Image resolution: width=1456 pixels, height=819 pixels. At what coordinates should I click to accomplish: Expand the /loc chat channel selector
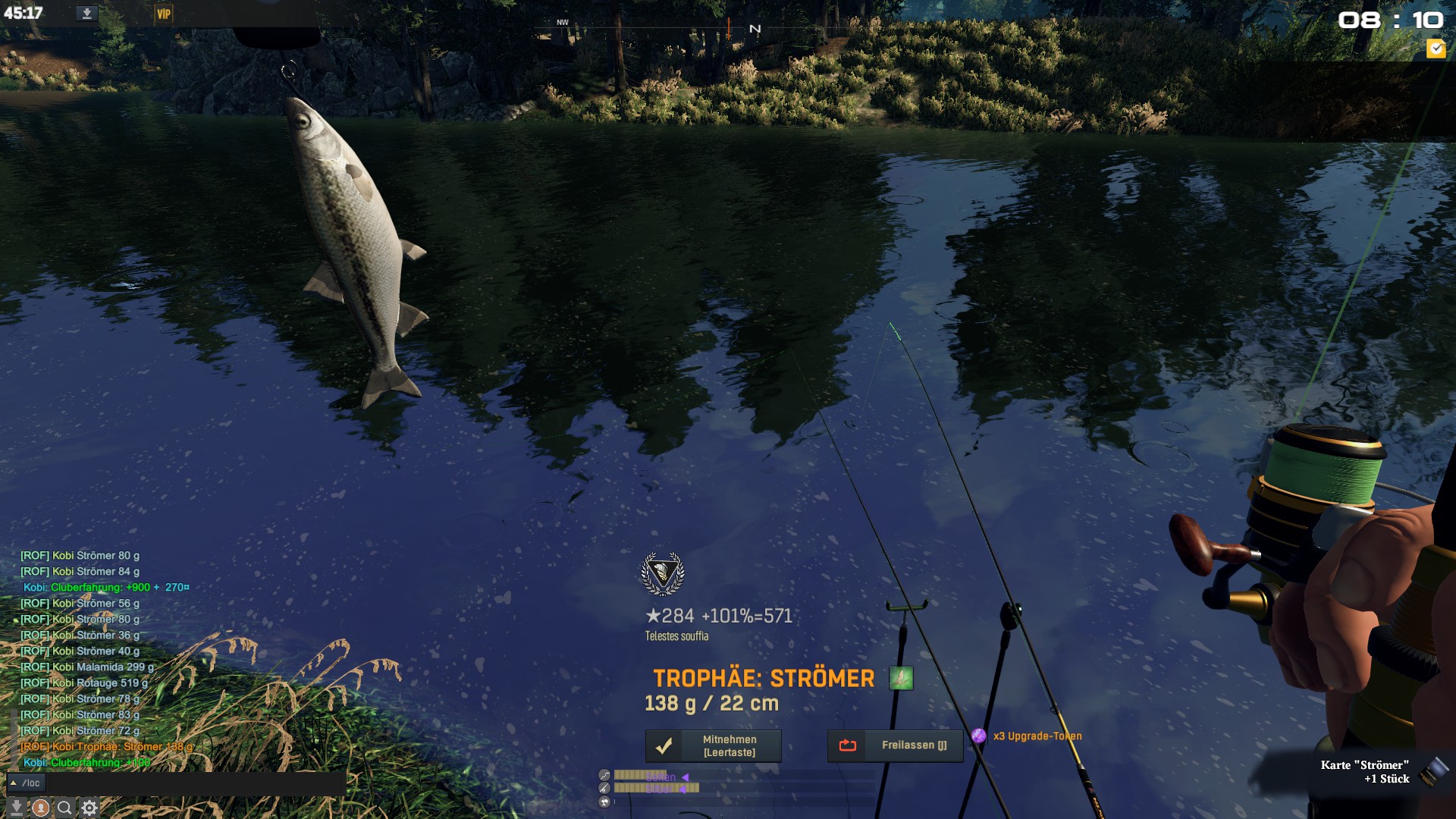(x=26, y=783)
